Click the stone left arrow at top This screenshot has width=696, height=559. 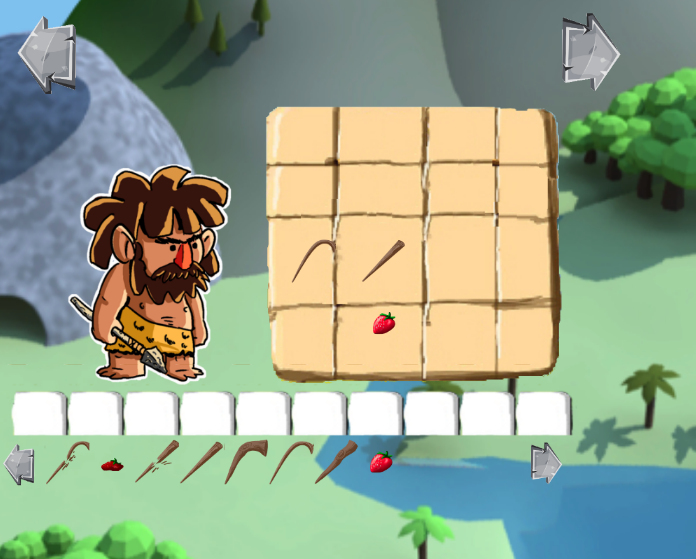47,54
